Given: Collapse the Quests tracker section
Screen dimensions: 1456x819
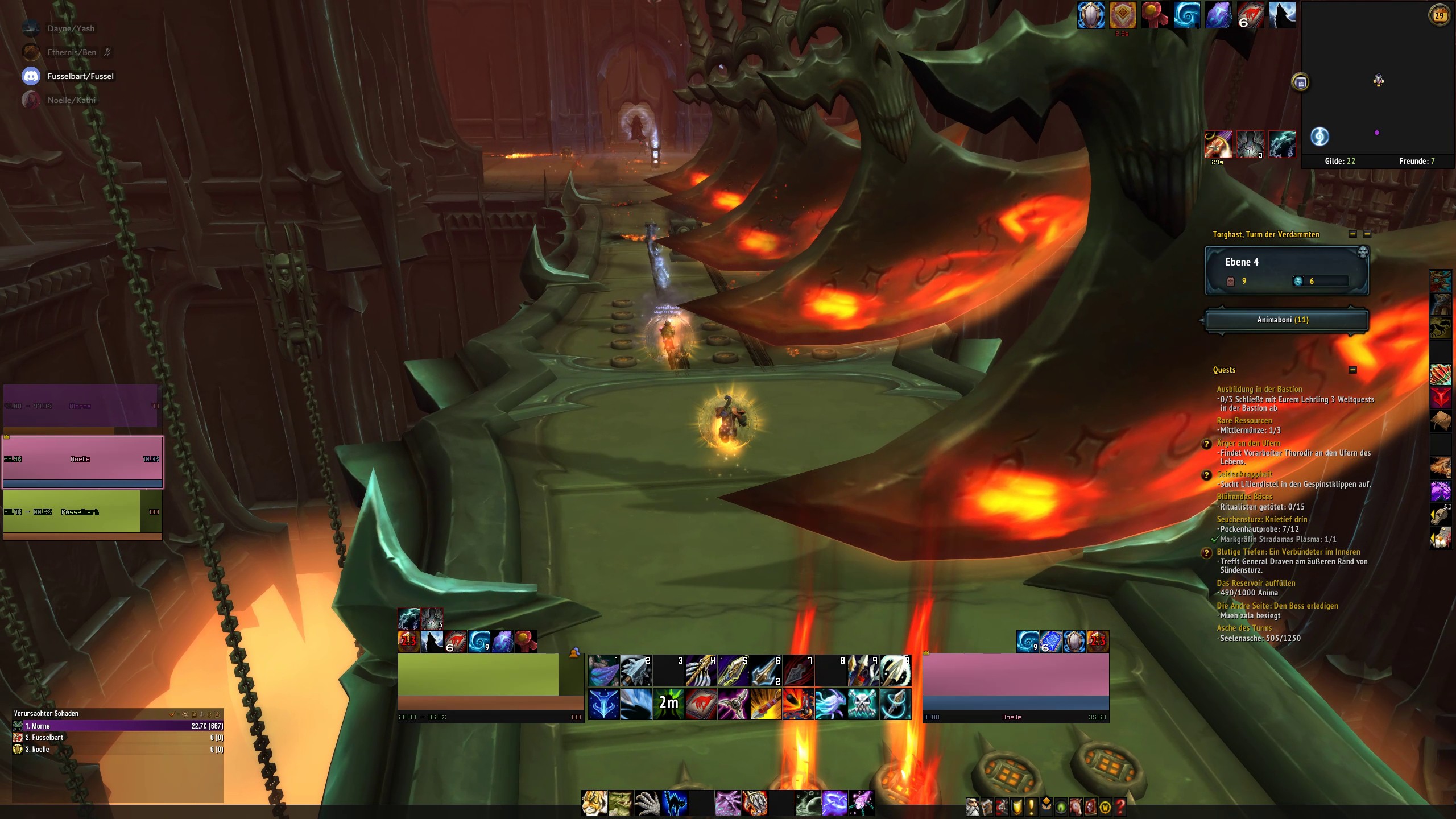Looking at the screenshot, I should click(1352, 370).
